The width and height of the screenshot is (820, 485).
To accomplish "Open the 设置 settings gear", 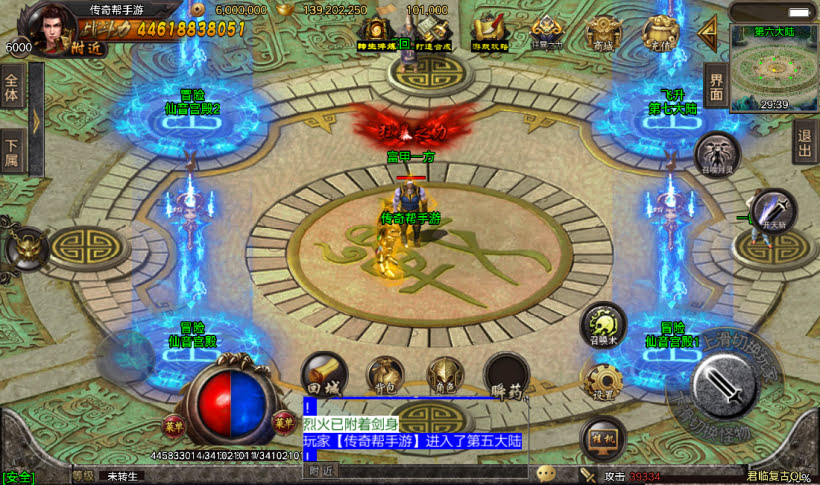I will [x=602, y=382].
